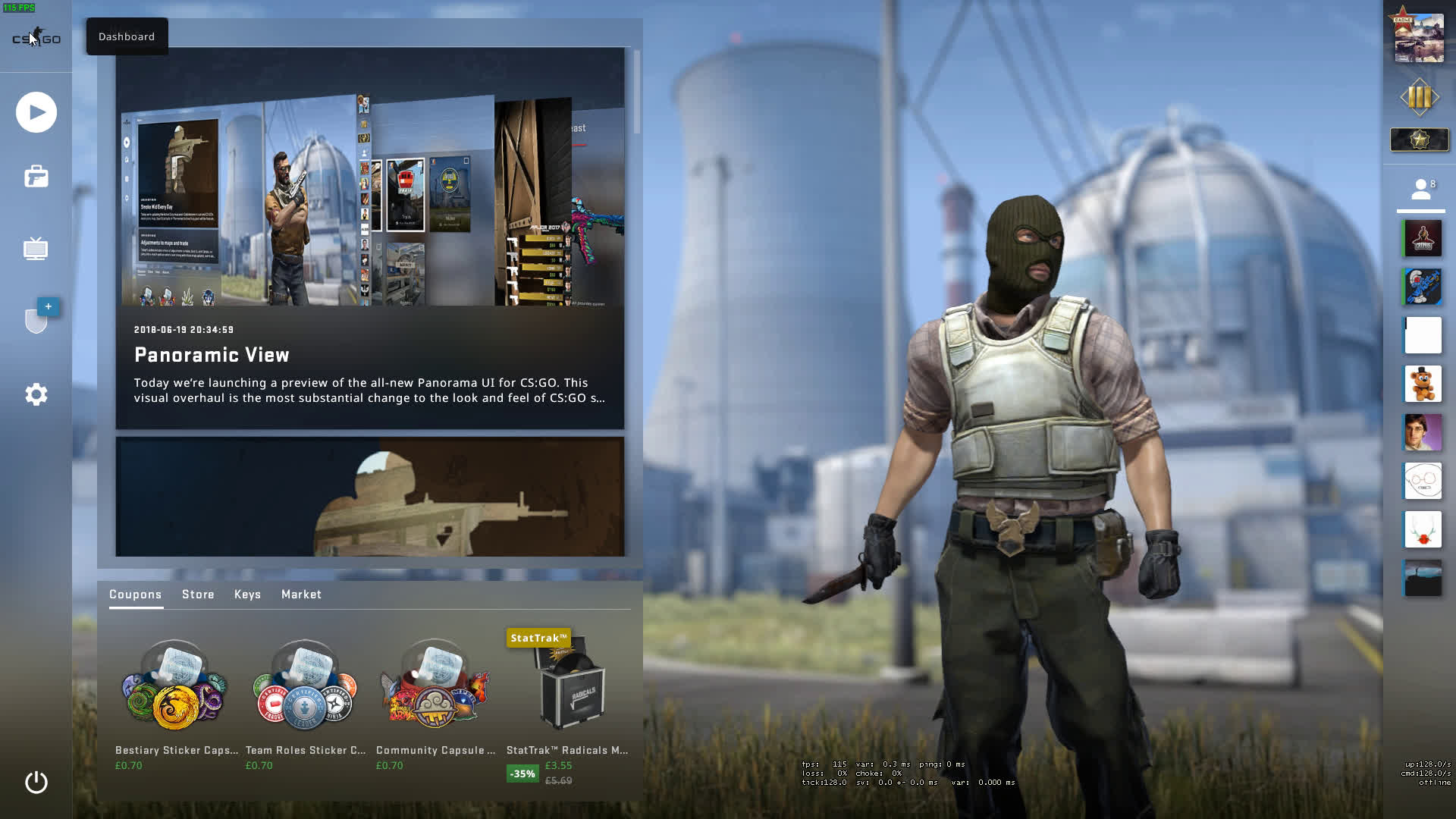Click the CS:GO logo Dashboard button
The height and width of the screenshot is (819, 1456).
(x=36, y=38)
